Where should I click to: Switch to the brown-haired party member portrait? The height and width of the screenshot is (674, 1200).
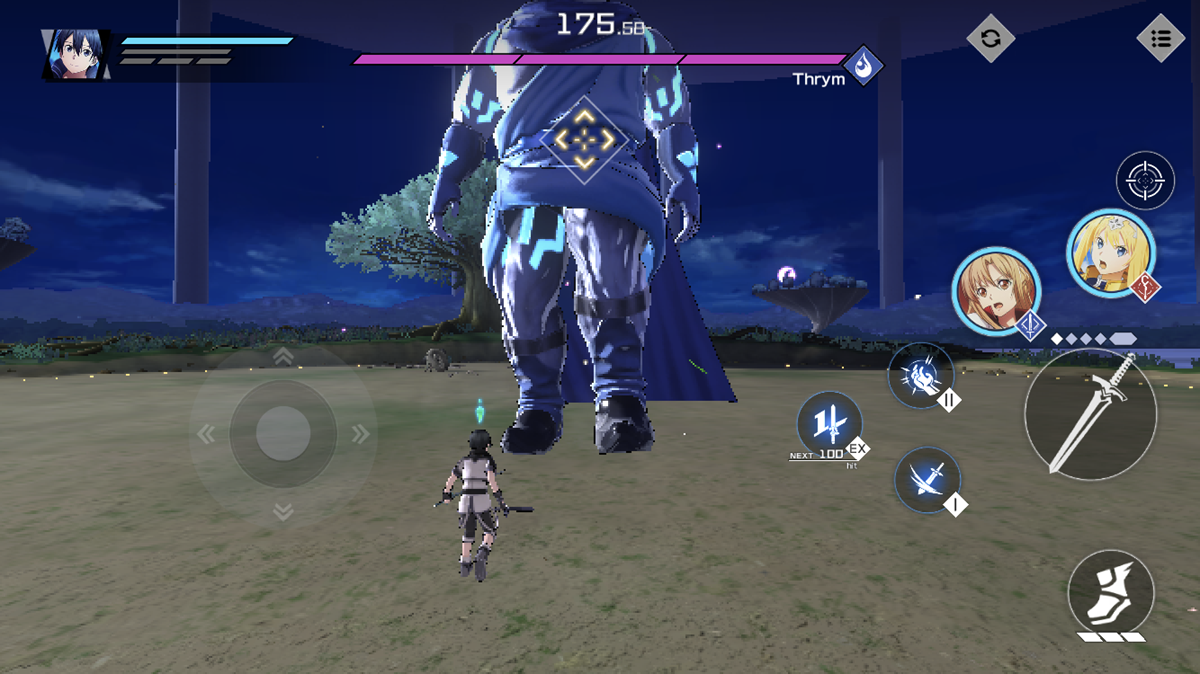click(995, 291)
